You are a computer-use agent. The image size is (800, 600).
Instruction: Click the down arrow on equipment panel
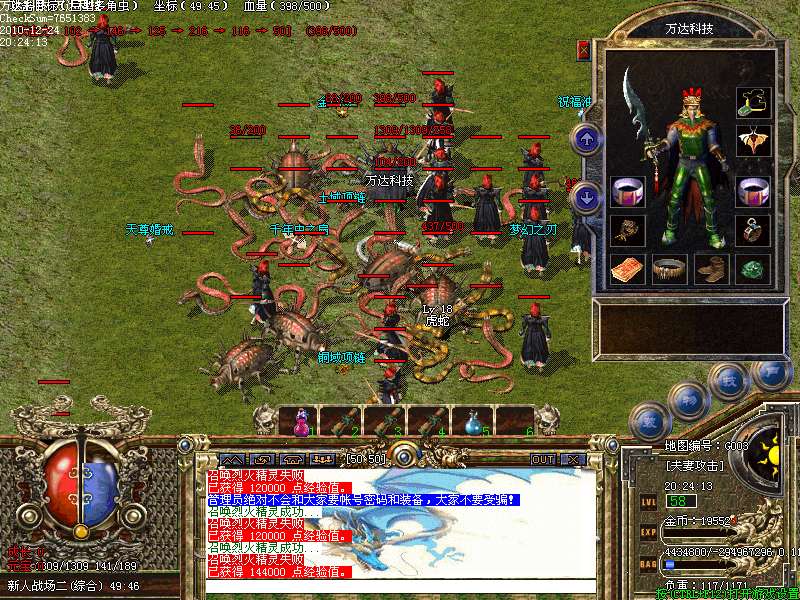[x=588, y=196]
